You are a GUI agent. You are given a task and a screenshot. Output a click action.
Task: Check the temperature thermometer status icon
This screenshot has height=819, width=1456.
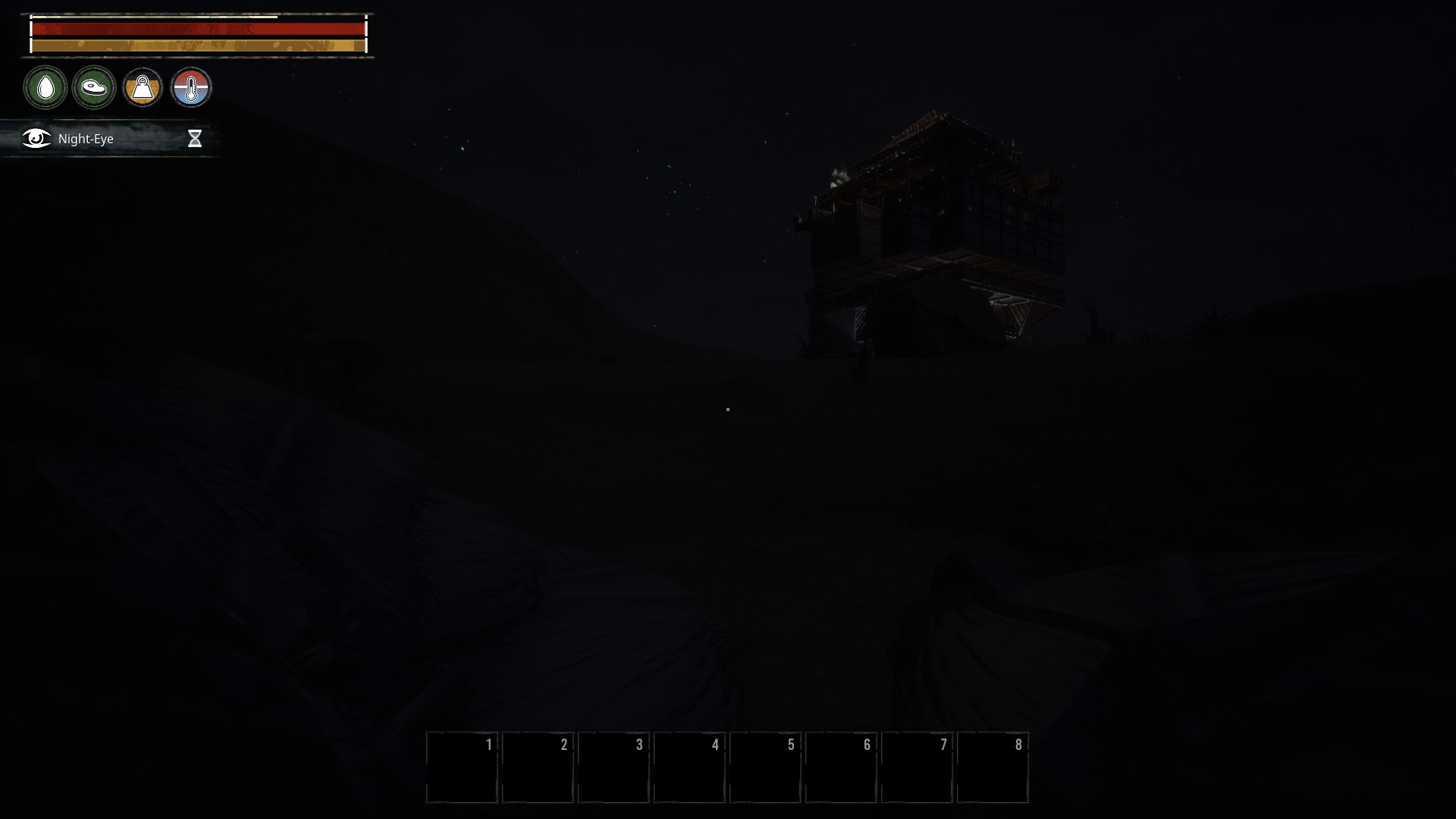coord(192,87)
